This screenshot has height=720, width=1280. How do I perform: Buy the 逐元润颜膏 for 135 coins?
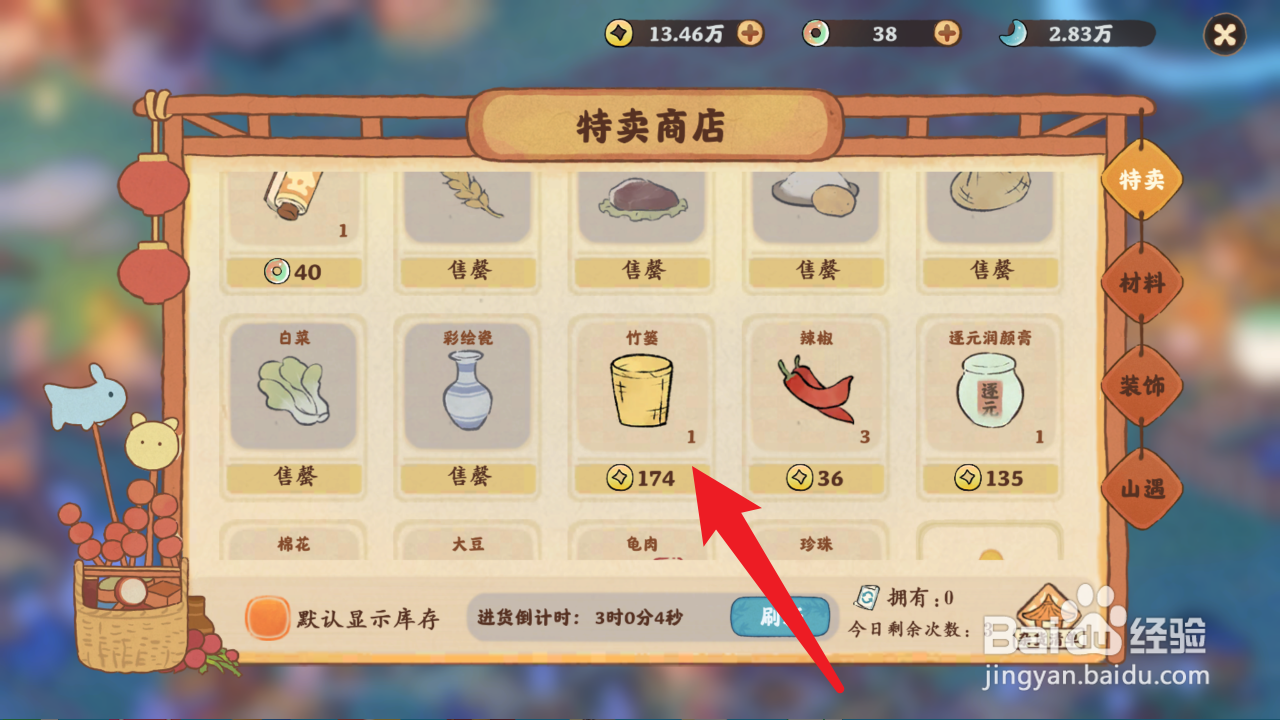point(989,479)
